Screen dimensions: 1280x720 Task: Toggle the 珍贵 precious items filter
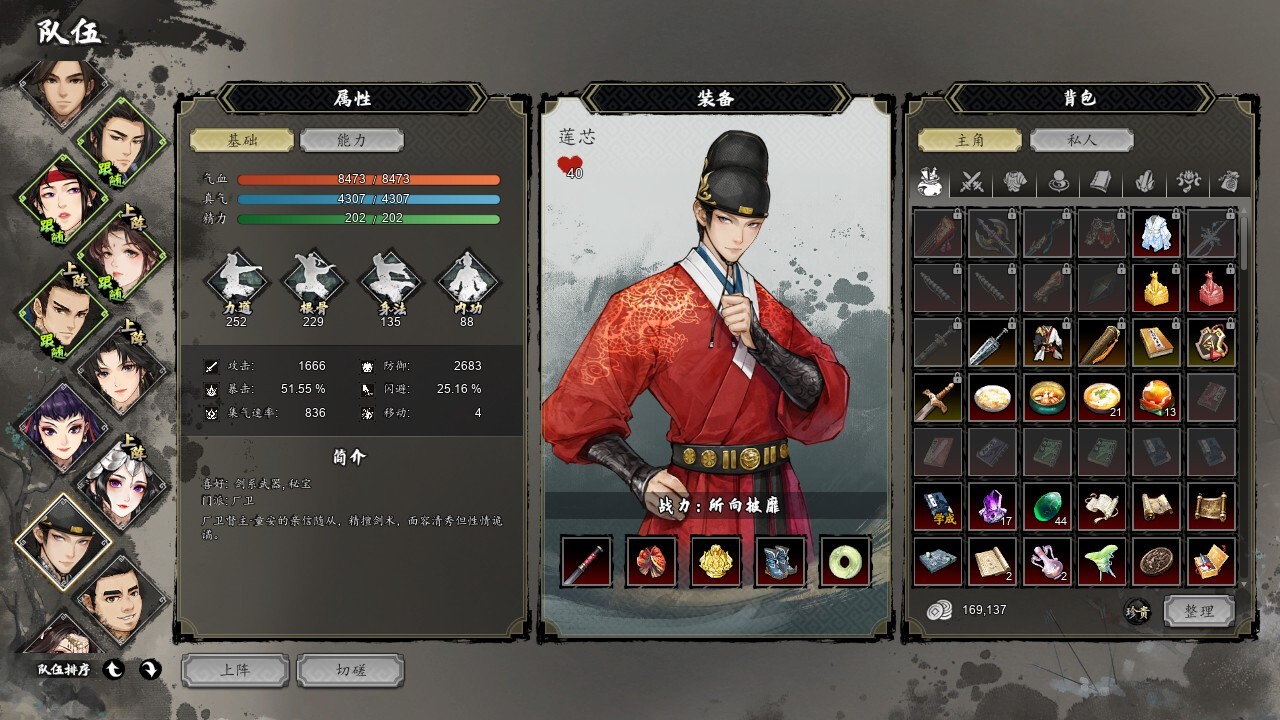click(1137, 611)
